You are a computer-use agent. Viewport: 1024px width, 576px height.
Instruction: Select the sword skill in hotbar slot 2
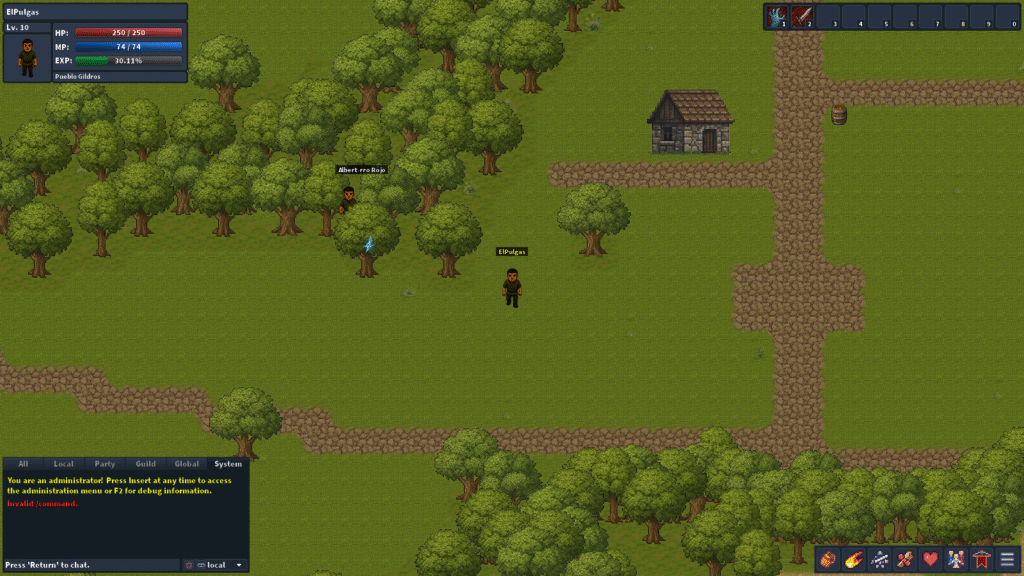(x=802, y=17)
